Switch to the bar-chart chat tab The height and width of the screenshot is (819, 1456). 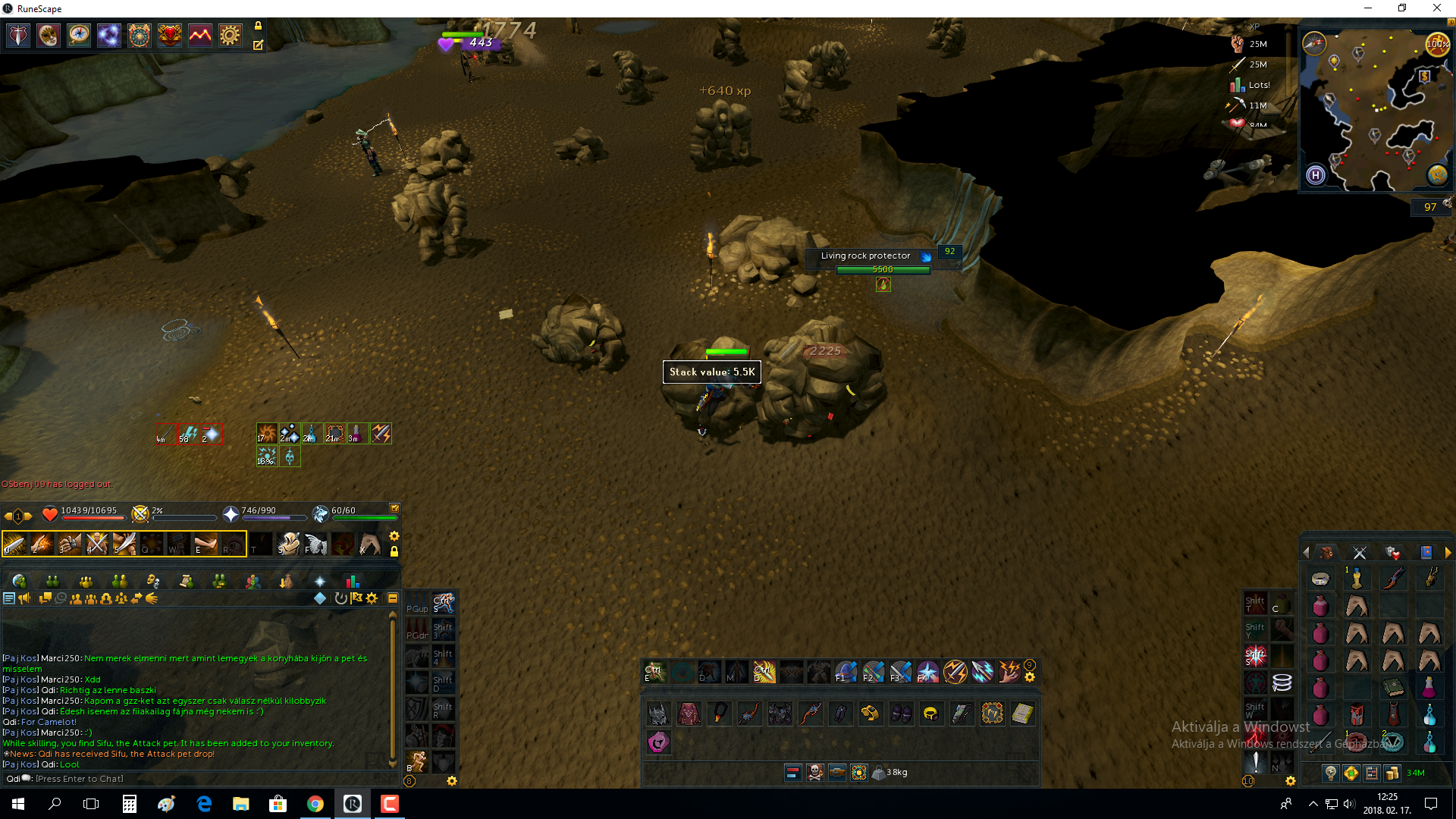click(353, 581)
